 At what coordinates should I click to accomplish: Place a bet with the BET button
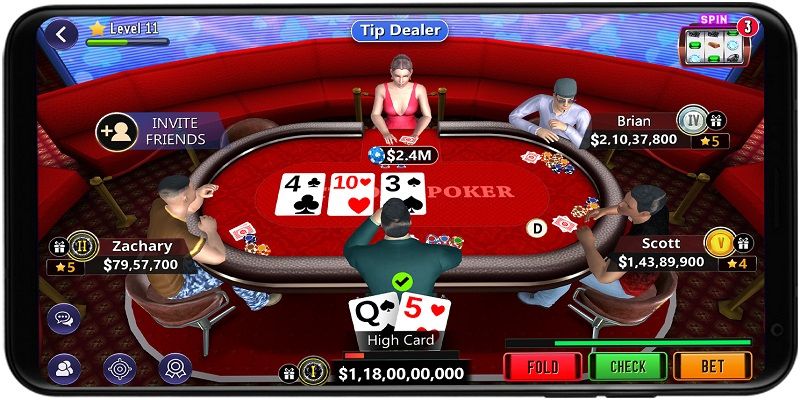point(712,366)
